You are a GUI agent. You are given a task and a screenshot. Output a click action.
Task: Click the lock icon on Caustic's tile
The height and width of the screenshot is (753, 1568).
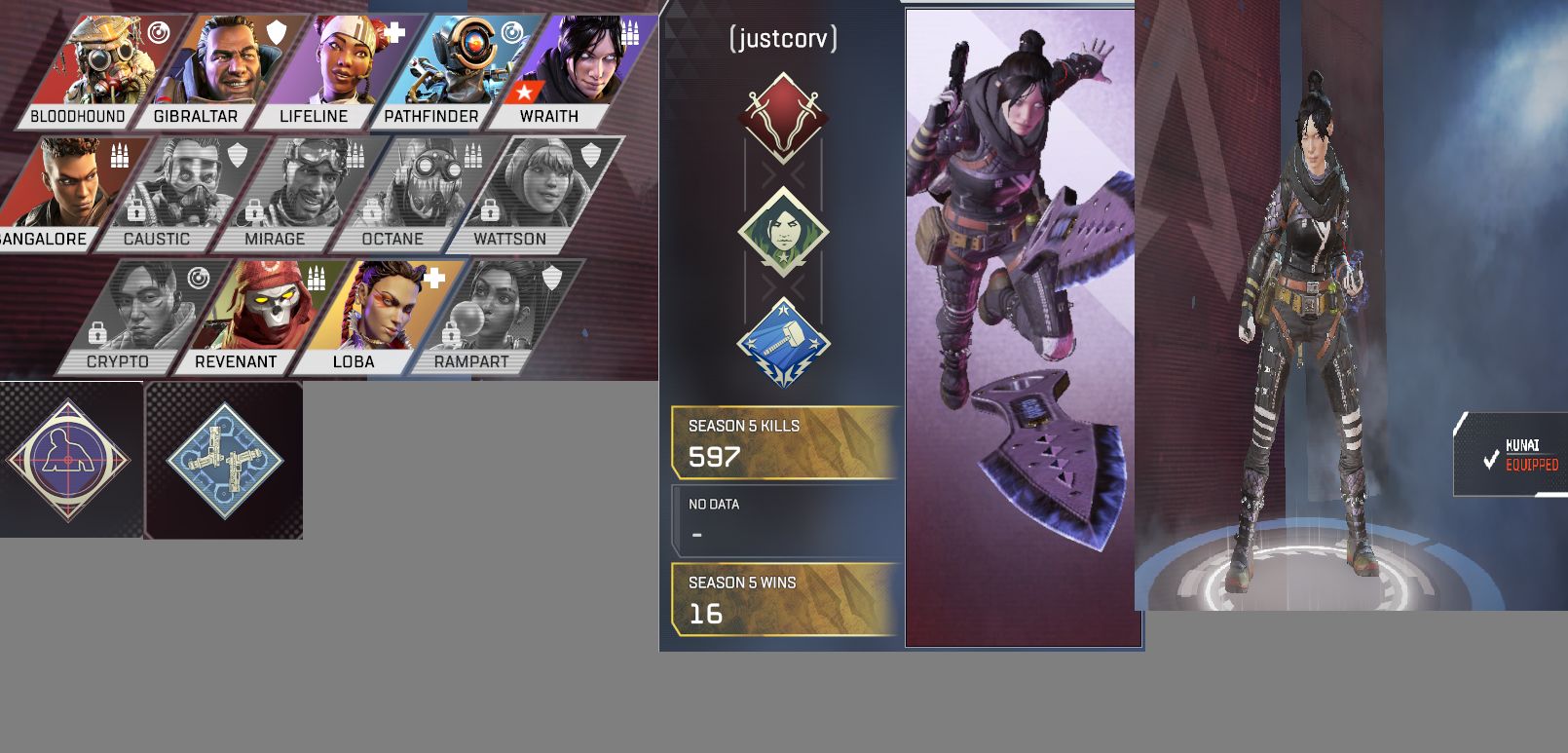coord(135,211)
